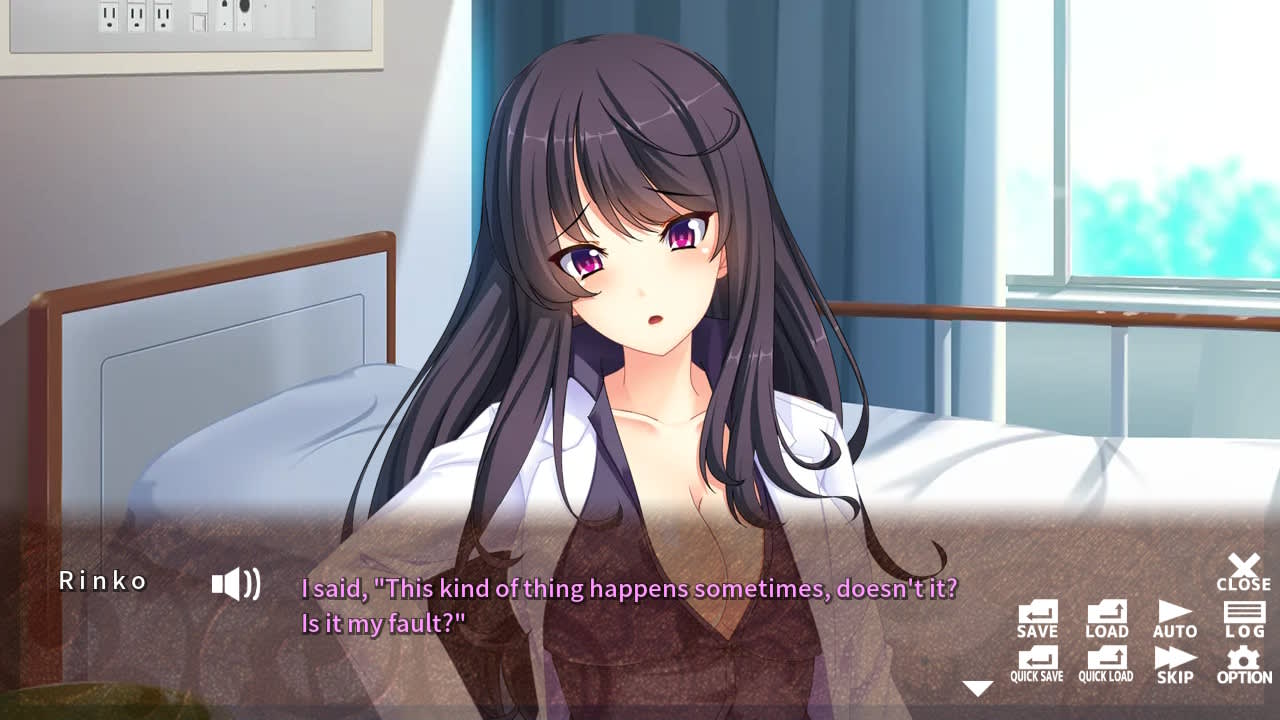The image size is (1280, 720).
Task: Click the SKIP fast-forward button
Action: tap(1175, 663)
